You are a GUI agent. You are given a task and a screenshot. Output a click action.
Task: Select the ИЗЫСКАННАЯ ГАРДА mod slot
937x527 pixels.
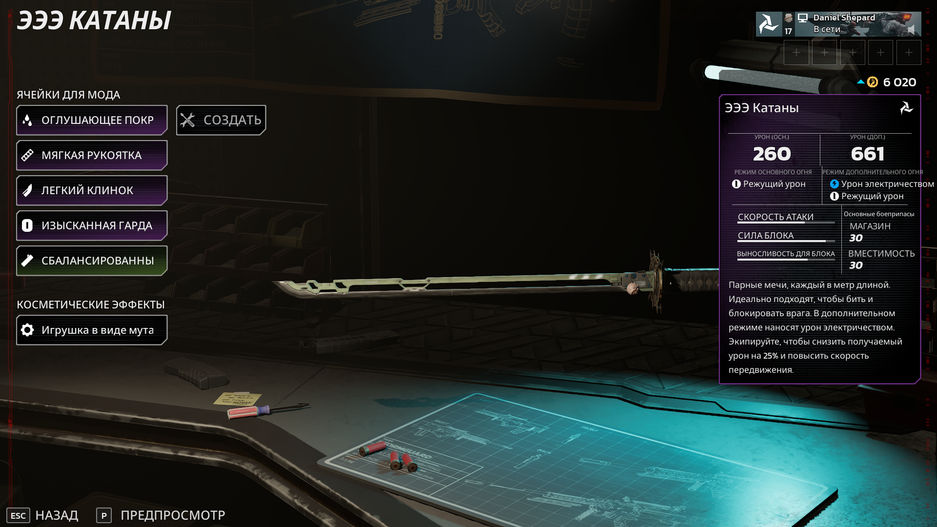click(92, 225)
